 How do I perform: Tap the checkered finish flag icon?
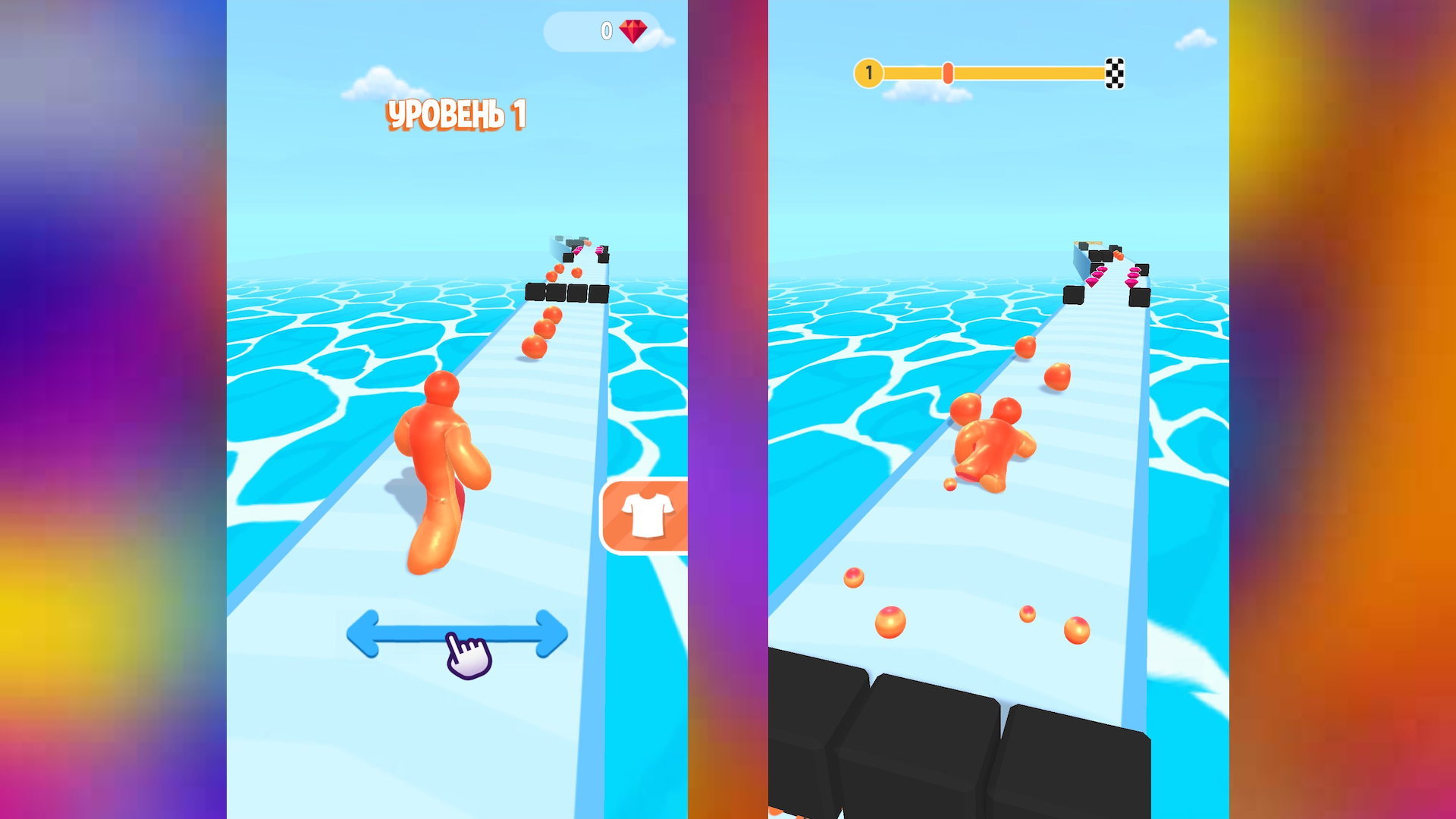click(1113, 73)
